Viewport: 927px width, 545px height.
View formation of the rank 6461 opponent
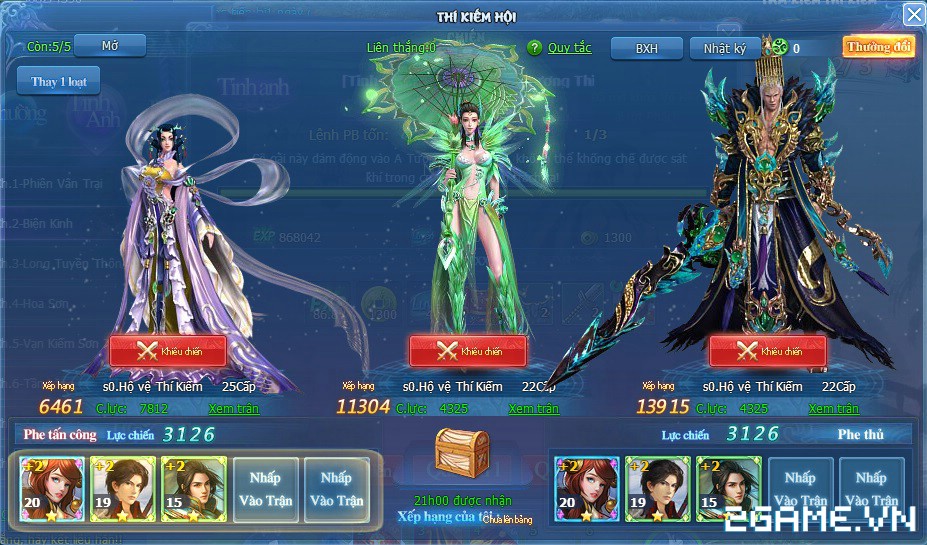(234, 408)
